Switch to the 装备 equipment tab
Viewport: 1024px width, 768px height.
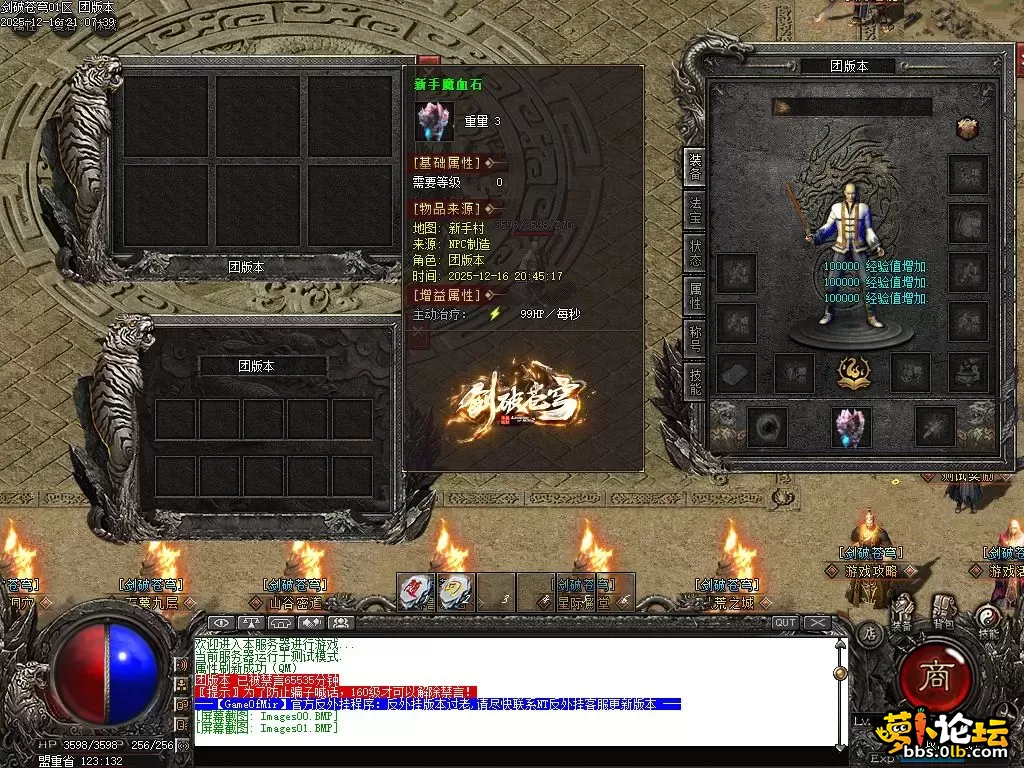695,166
